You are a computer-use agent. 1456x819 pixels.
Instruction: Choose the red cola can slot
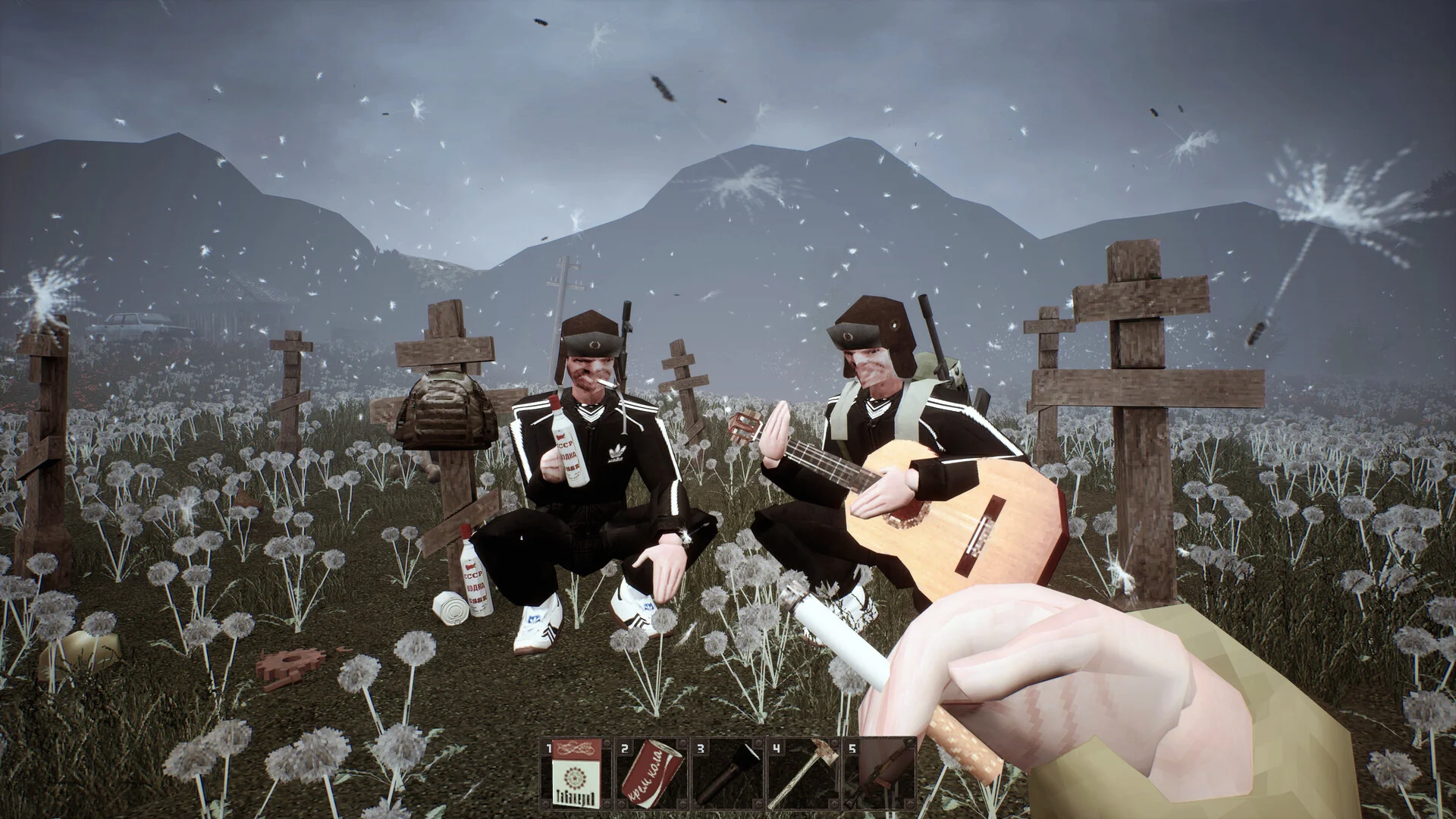651,774
